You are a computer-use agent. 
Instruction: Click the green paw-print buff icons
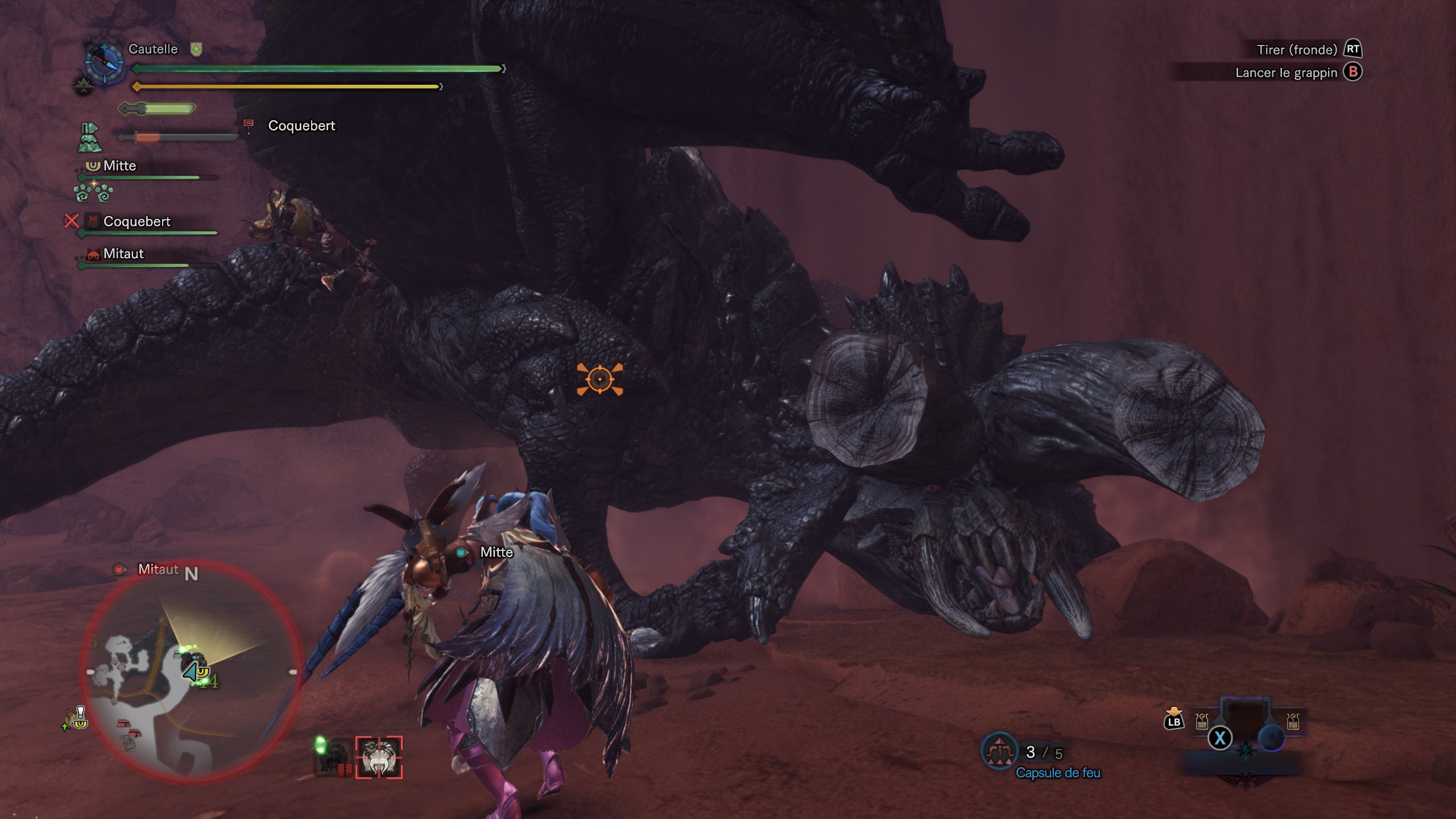pos(94,193)
